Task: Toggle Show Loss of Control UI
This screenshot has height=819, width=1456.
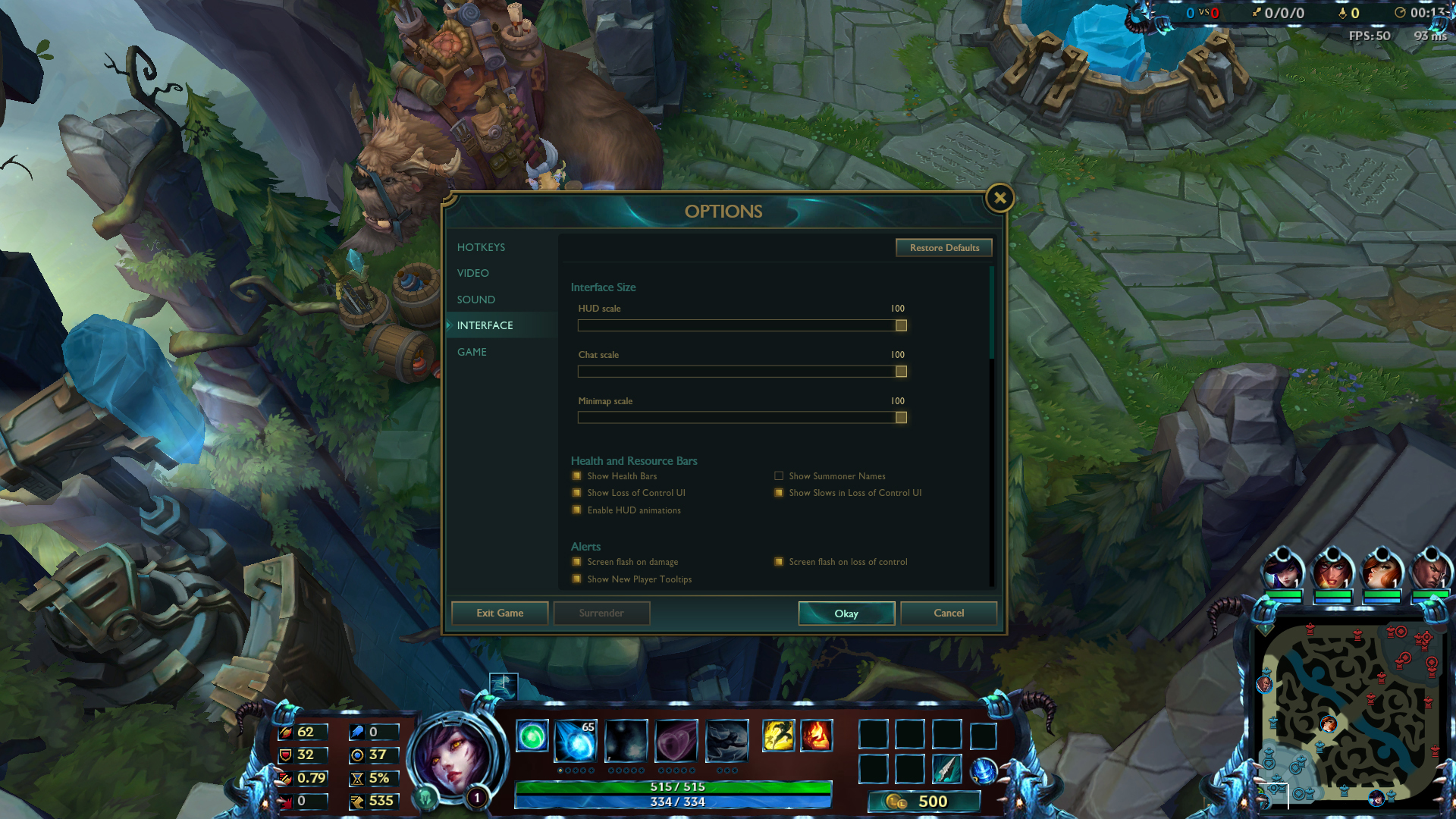Action: click(577, 493)
